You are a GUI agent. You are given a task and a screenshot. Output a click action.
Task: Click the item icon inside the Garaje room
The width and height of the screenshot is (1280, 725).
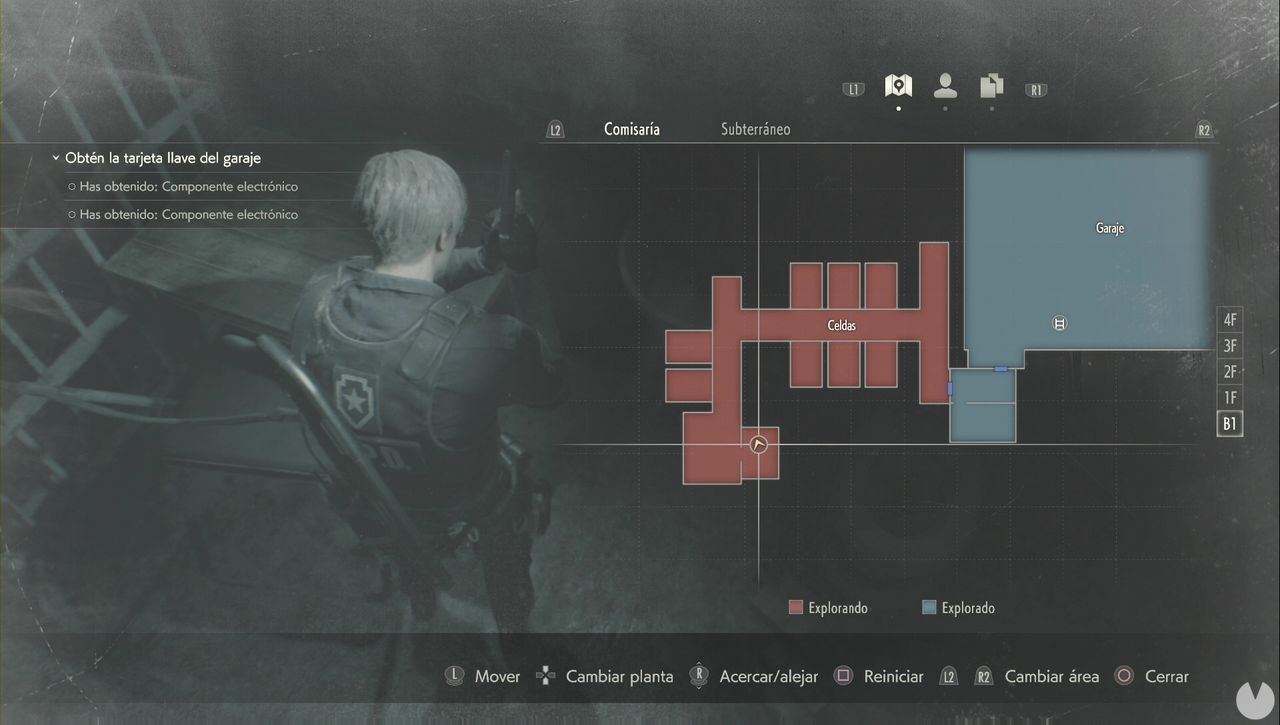click(x=1058, y=323)
